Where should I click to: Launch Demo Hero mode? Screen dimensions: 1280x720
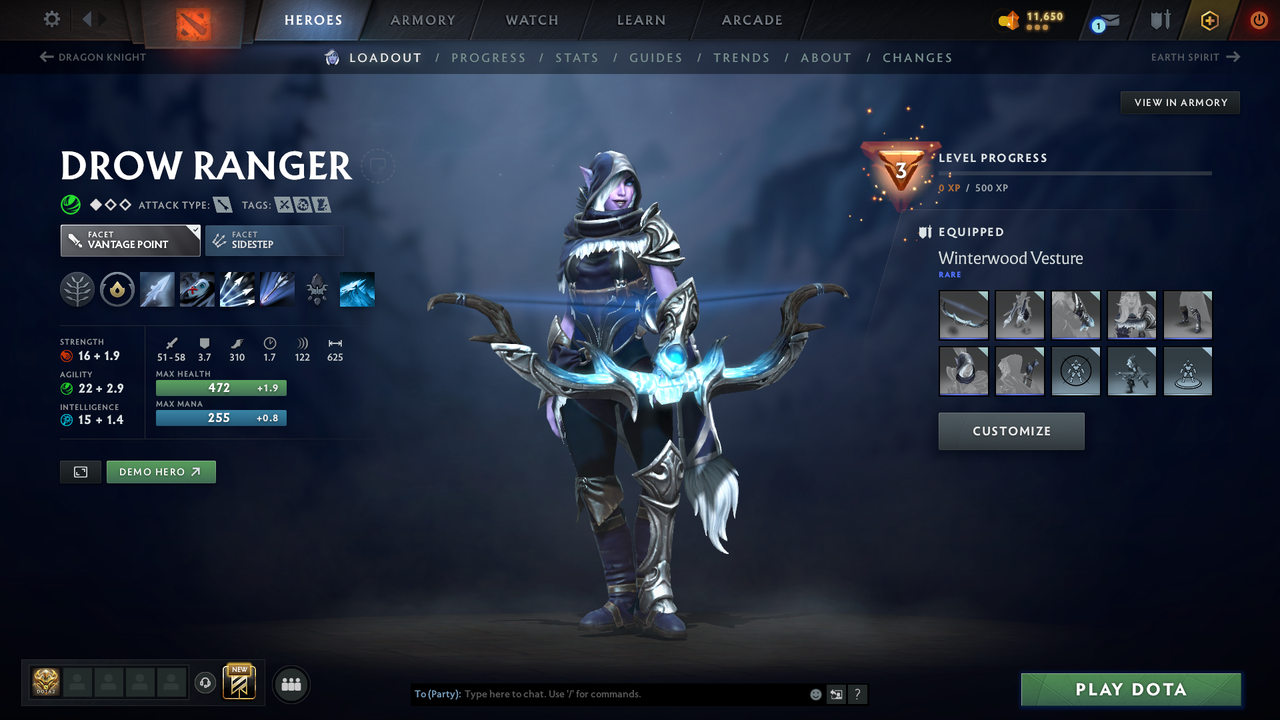pos(160,472)
